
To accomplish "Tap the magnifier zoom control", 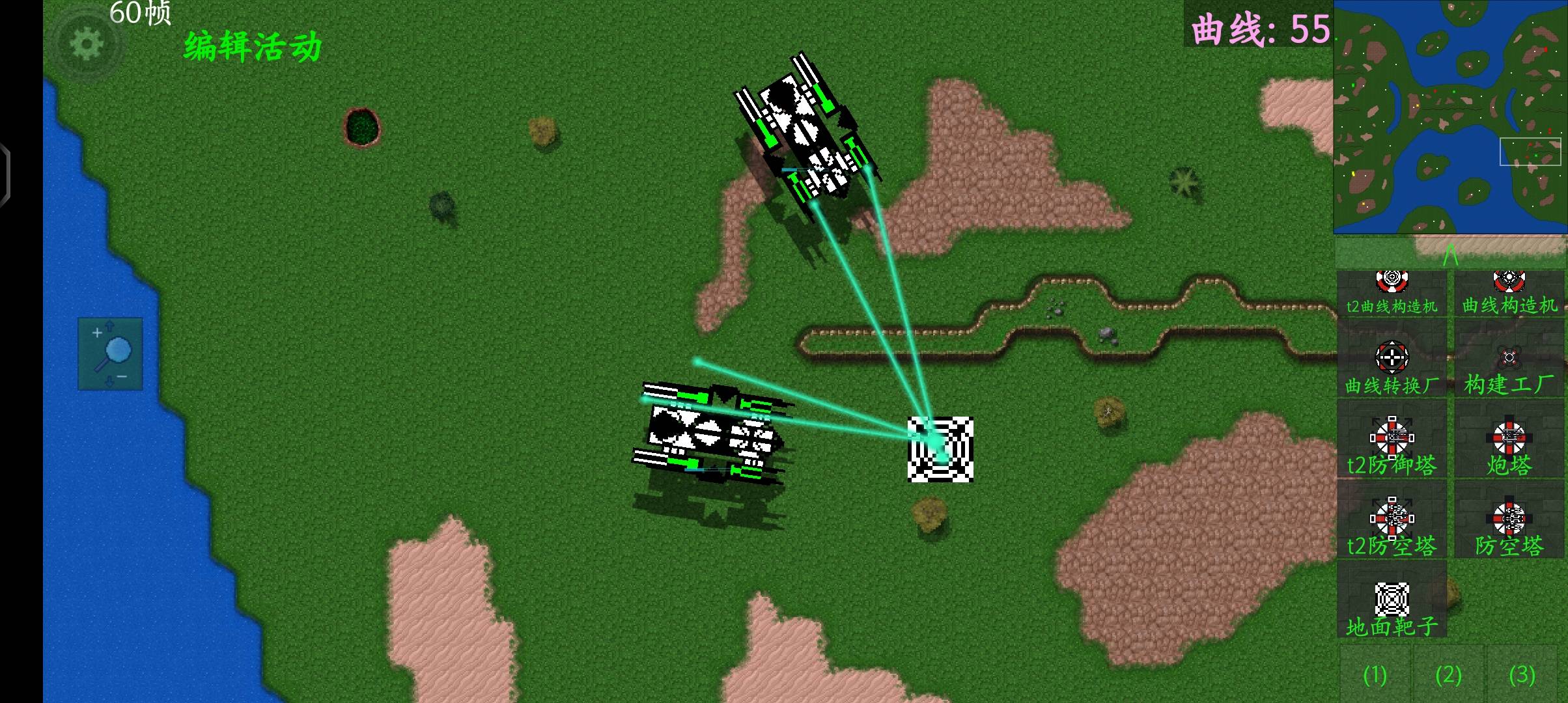I will [x=111, y=354].
